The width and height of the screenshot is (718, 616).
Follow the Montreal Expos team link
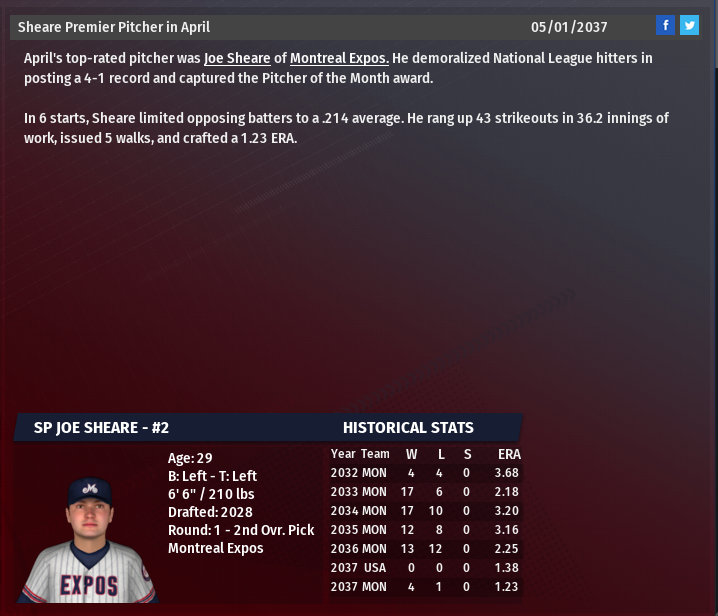click(339, 58)
